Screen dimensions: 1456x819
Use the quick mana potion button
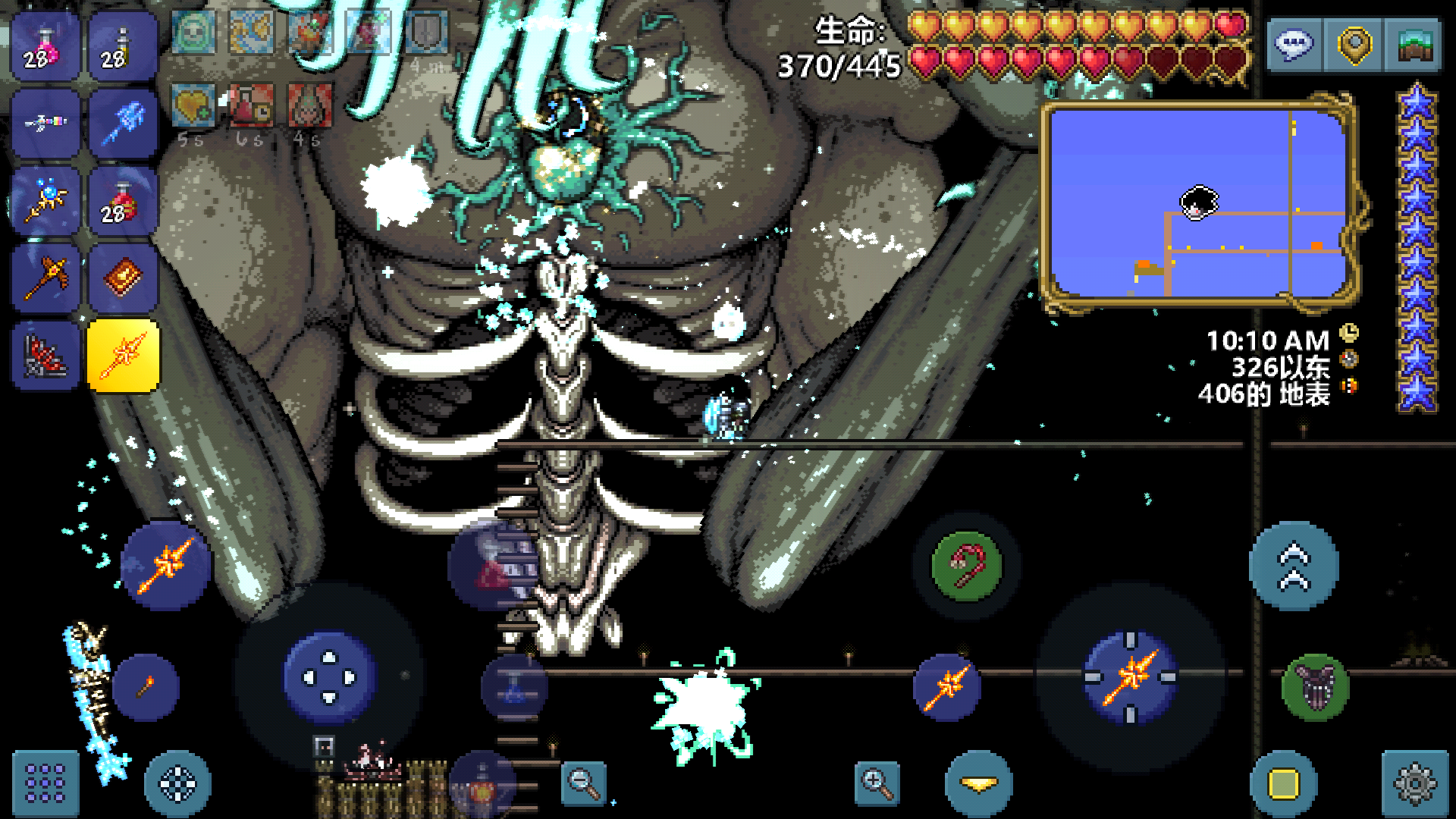(x=514, y=687)
